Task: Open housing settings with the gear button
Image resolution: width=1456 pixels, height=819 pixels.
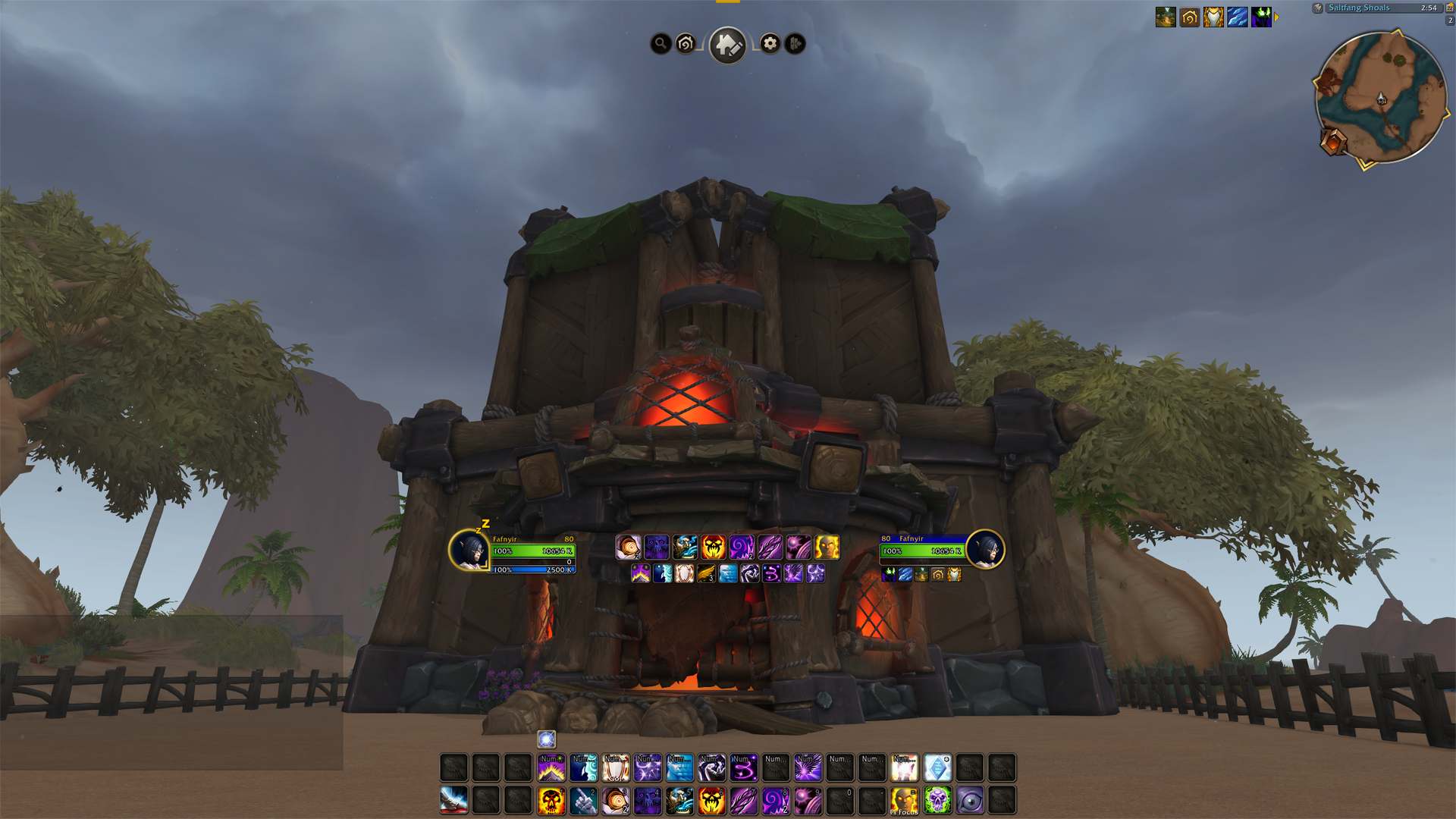Action: pos(770,44)
